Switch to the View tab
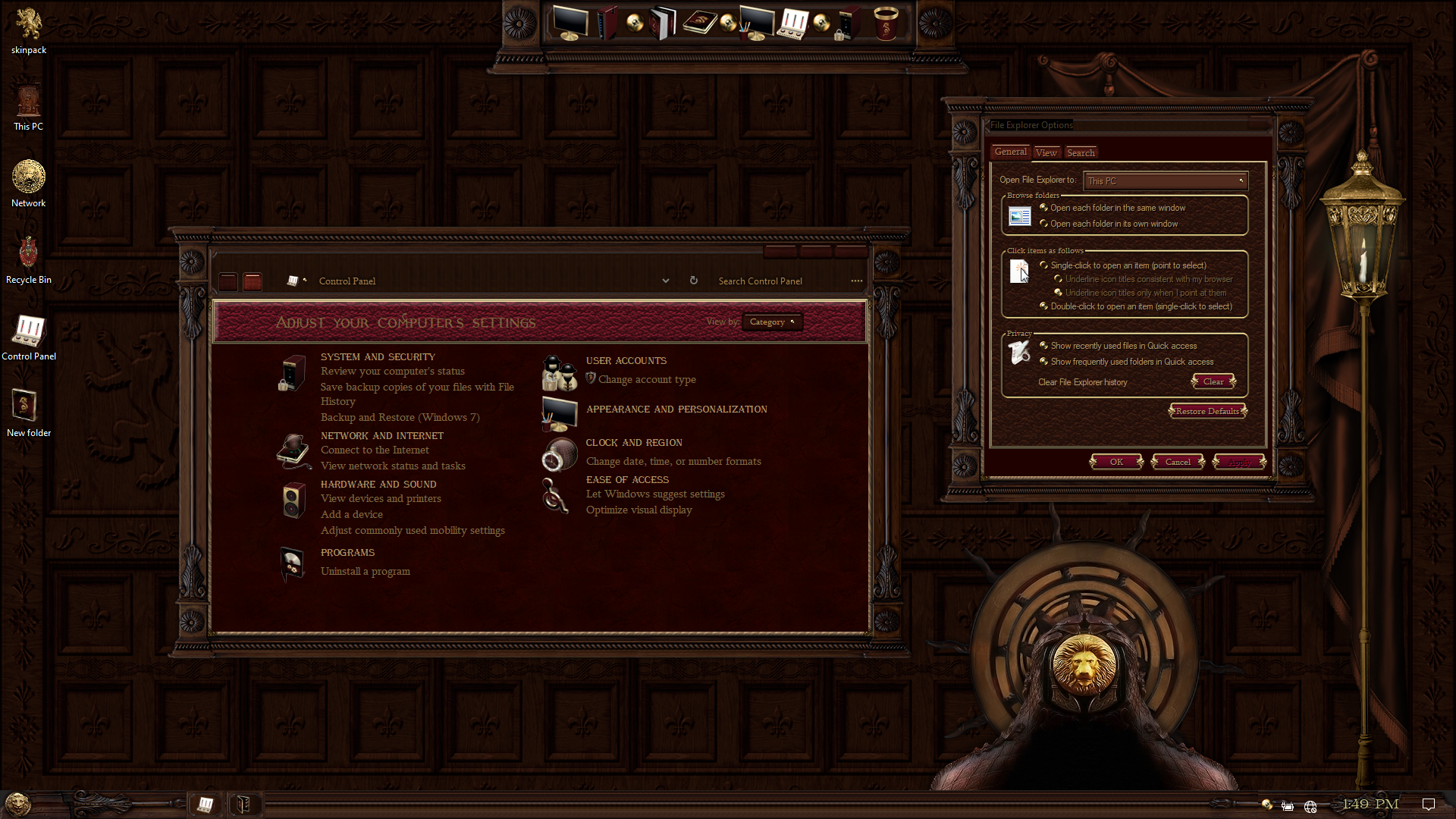 click(x=1046, y=152)
